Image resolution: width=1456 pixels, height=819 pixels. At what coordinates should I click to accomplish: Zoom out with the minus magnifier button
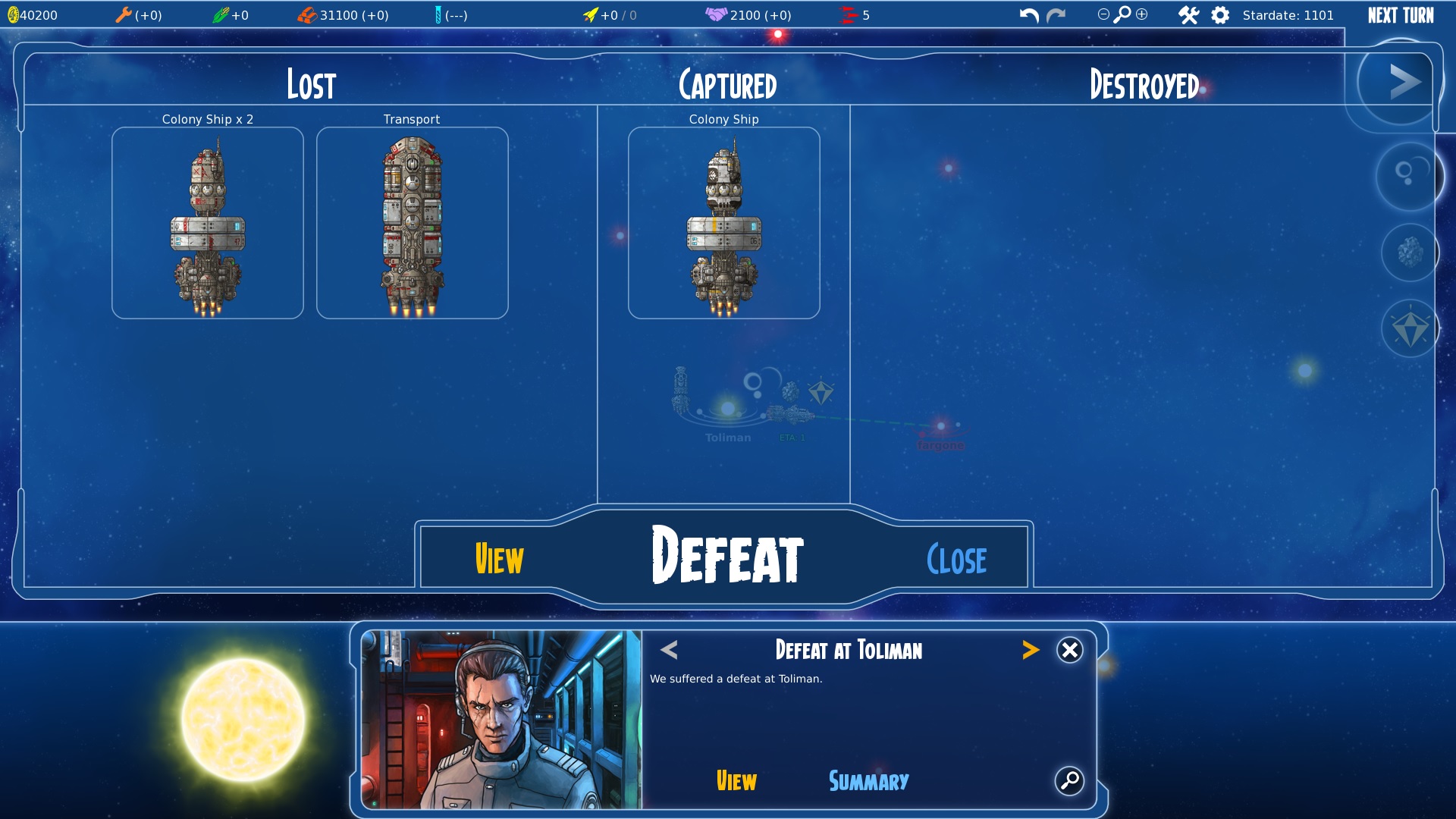[x=1103, y=14]
